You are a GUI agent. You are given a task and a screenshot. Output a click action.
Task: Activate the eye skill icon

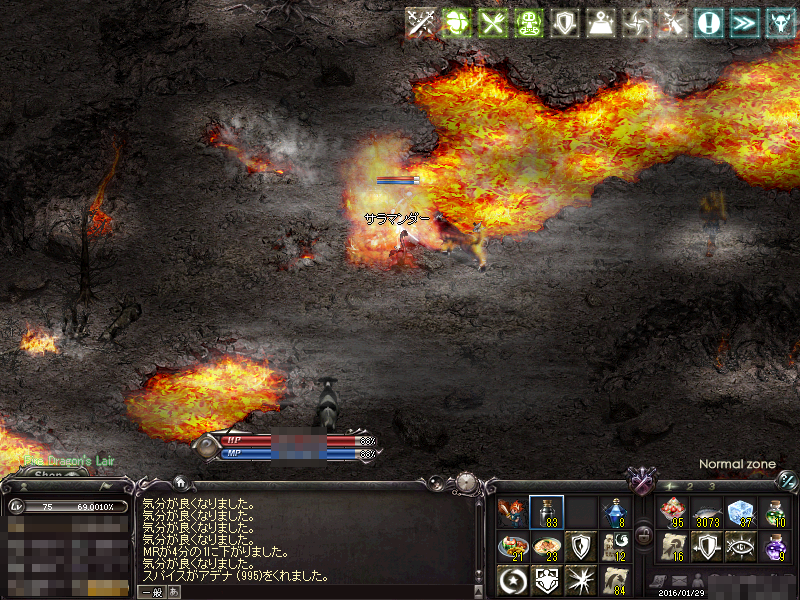click(x=740, y=547)
